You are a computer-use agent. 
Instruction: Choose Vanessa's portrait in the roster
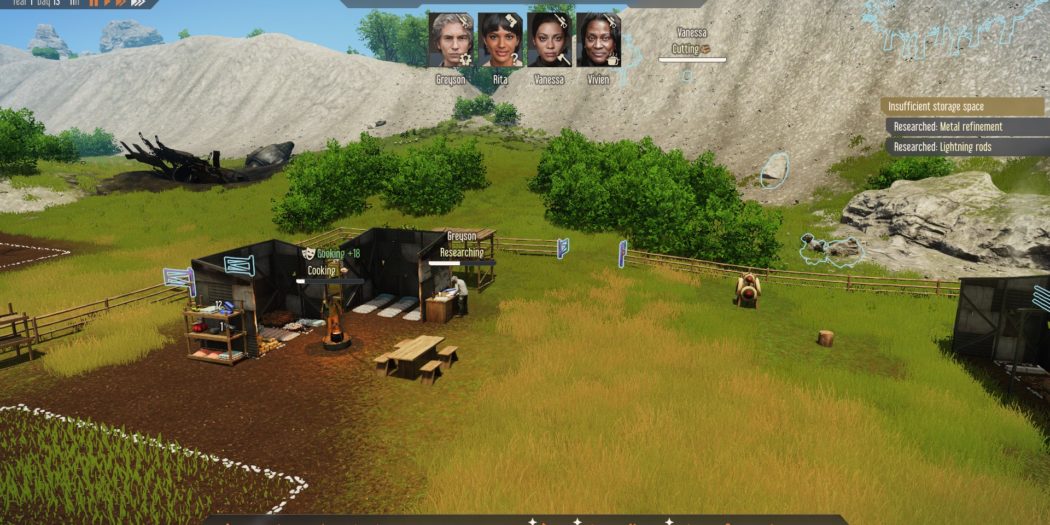click(x=549, y=40)
